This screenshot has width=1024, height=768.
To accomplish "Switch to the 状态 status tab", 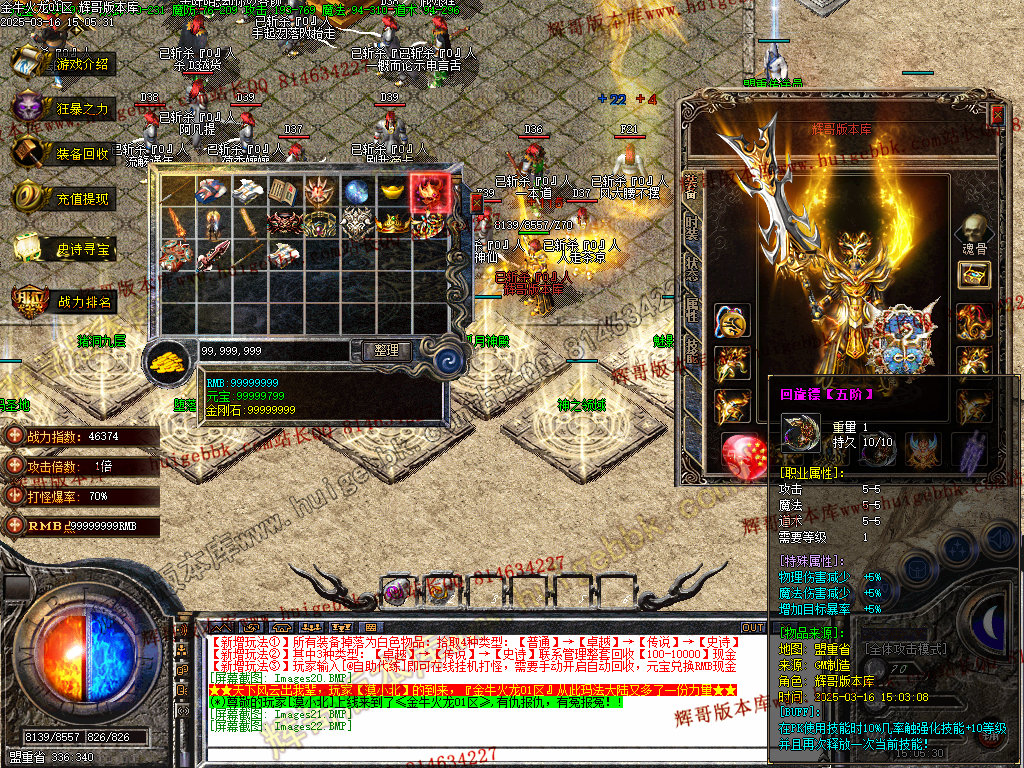I will point(691,265).
